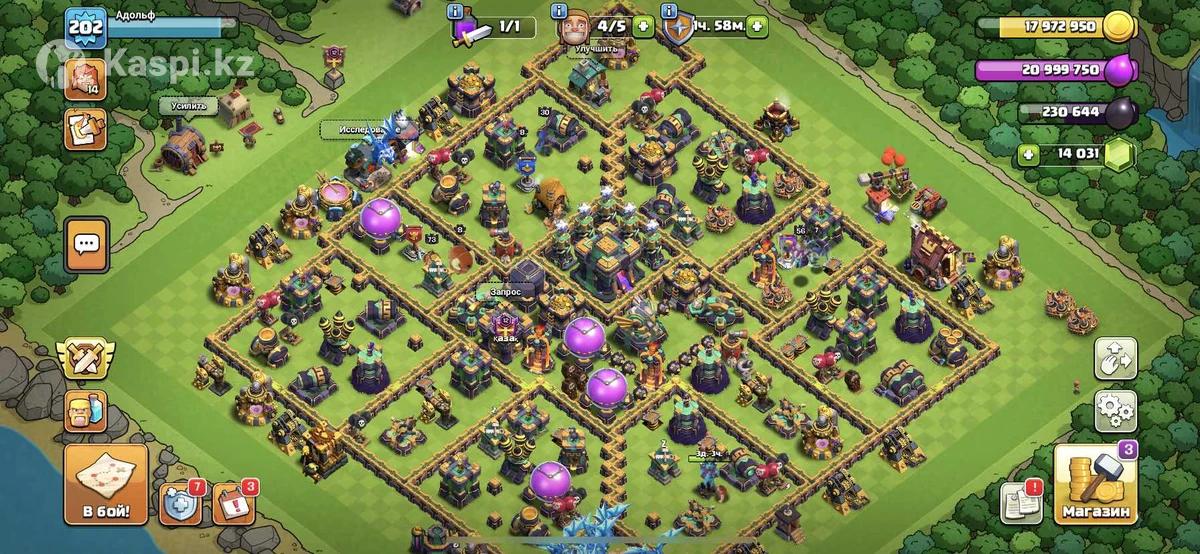Open the chat speech bubble panel
This screenshot has width=1200, height=554.
click(x=87, y=243)
